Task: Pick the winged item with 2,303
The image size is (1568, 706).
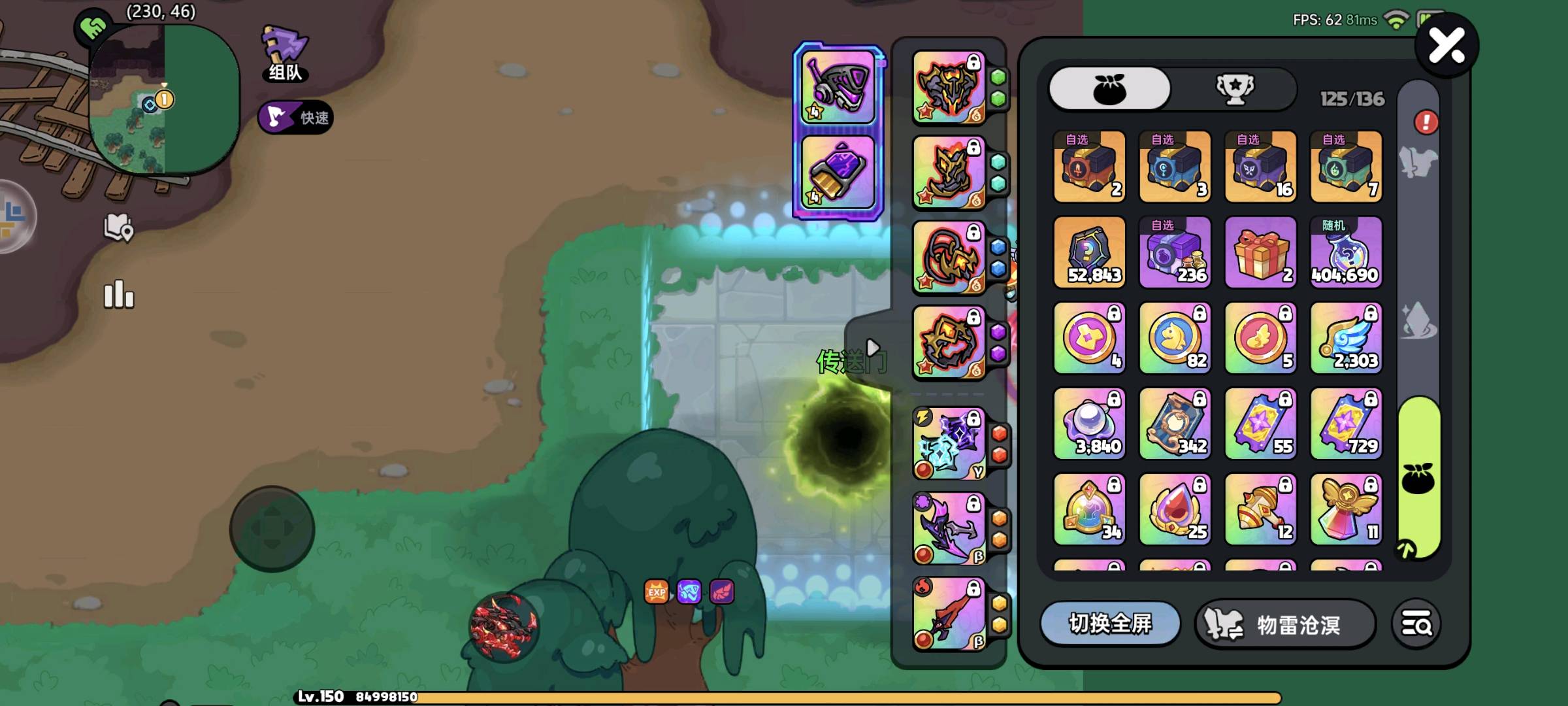Action: [1346, 338]
